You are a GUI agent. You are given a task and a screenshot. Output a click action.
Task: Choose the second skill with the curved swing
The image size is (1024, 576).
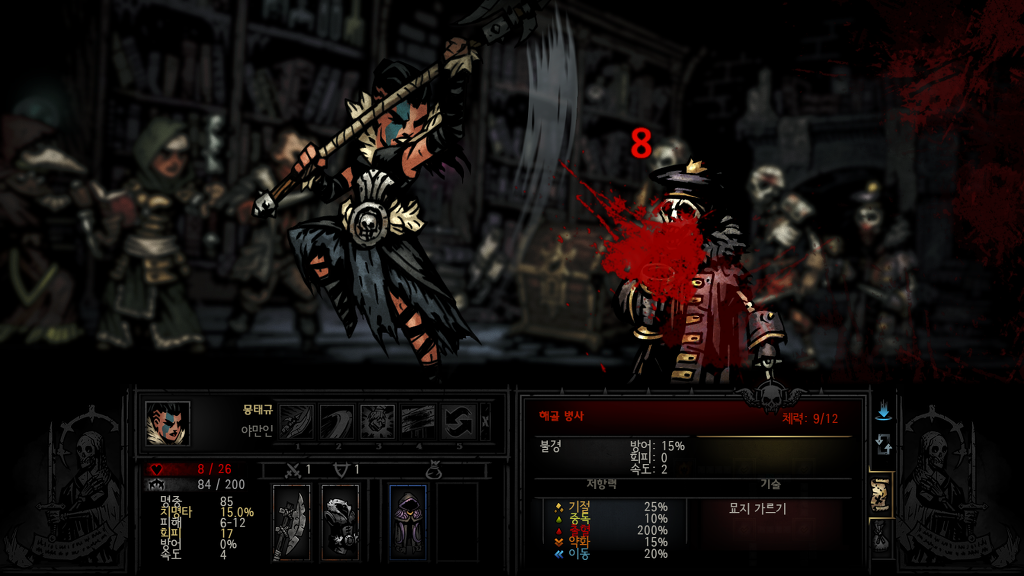[x=336, y=422]
